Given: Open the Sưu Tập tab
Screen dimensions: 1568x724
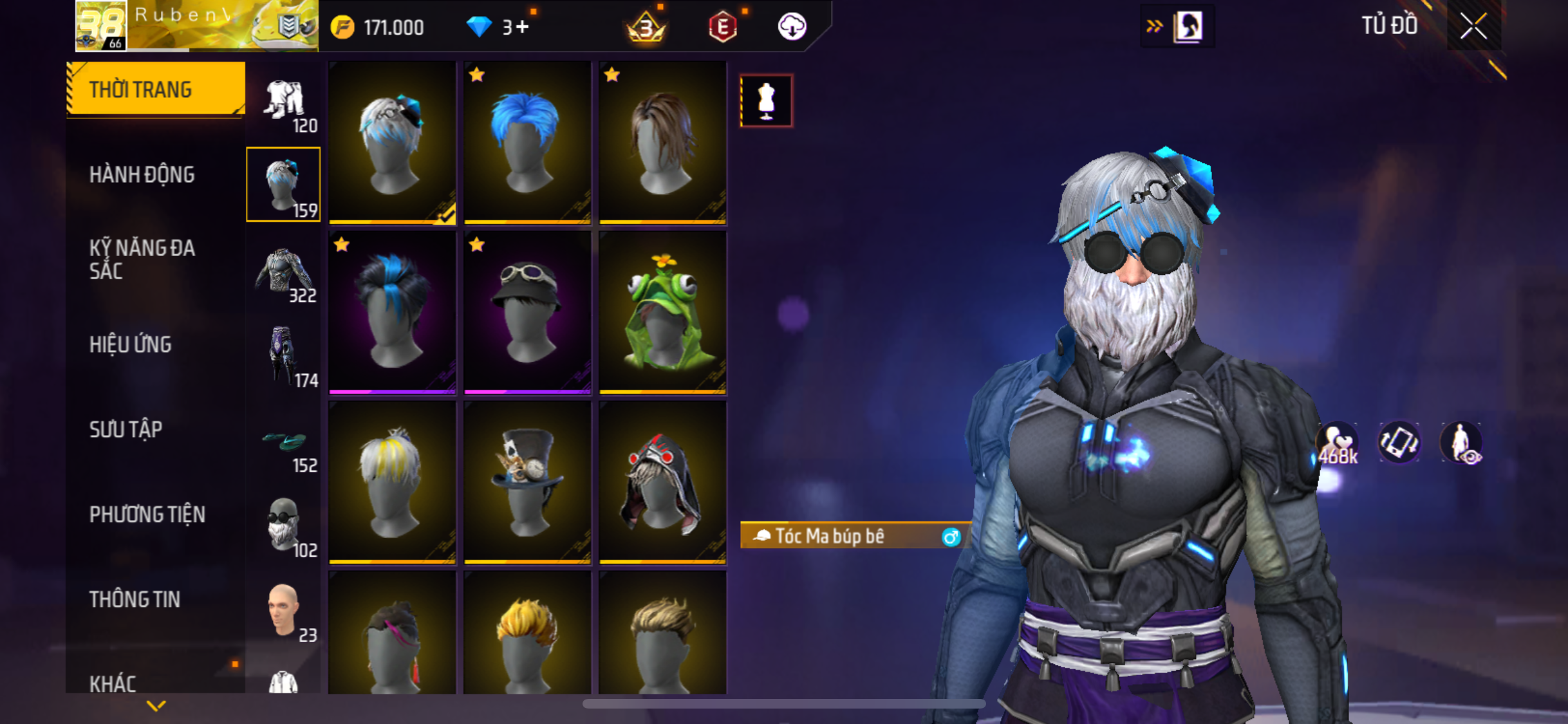Looking at the screenshot, I should pyautogui.click(x=126, y=429).
